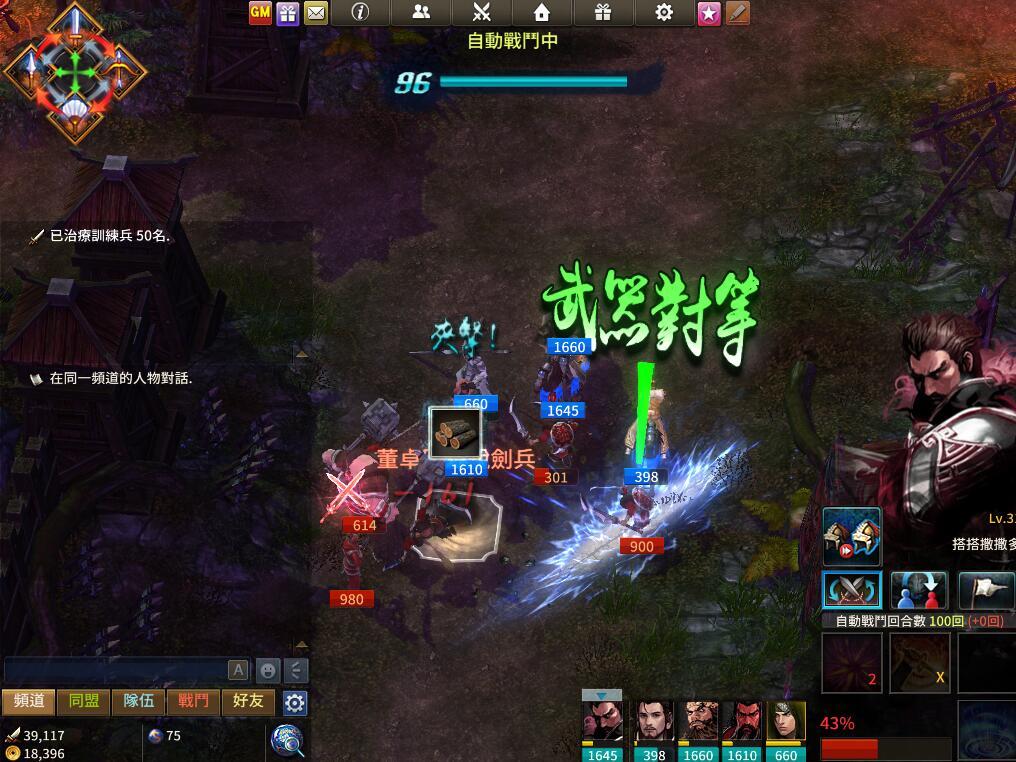The image size is (1016, 762).
Task: Select the 頻道 chat tab
Action: (29, 701)
